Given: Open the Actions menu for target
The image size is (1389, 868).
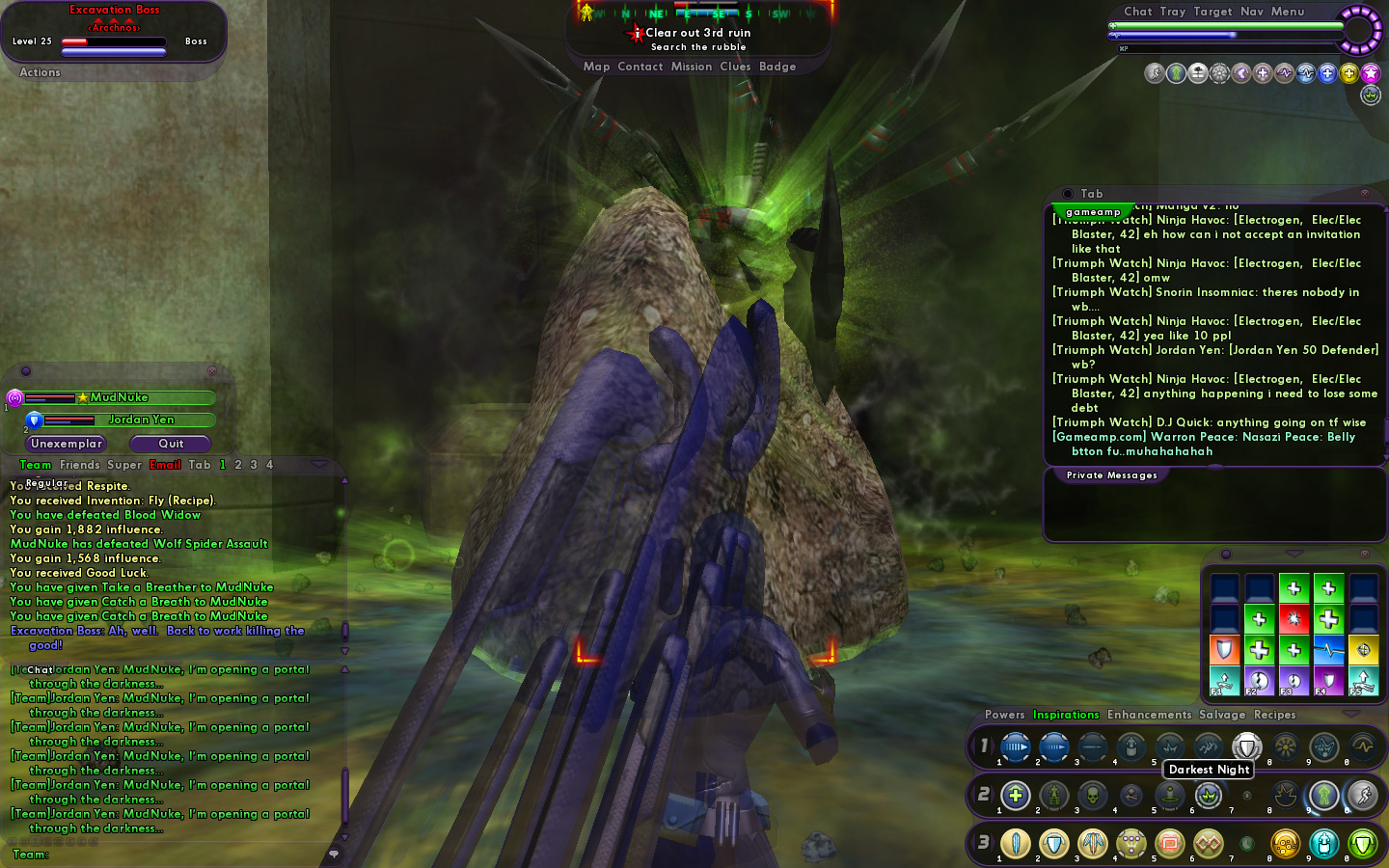Looking at the screenshot, I should click(x=40, y=72).
